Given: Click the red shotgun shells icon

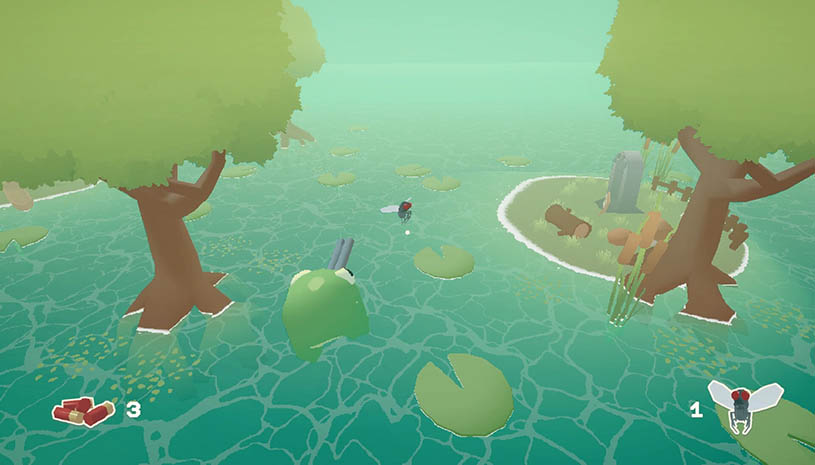Looking at the screenshot, I should [x=84, y=410].
